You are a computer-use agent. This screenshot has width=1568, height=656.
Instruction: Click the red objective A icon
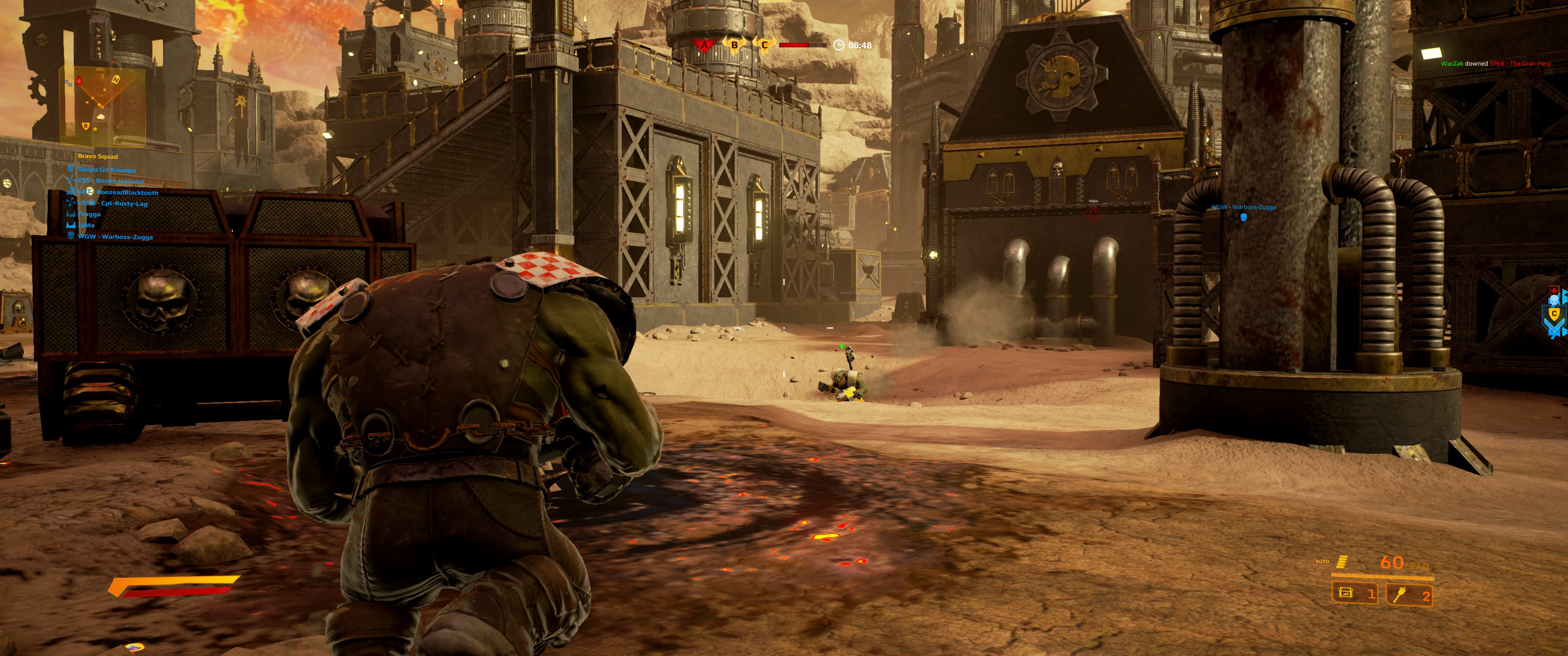[704, 45]
